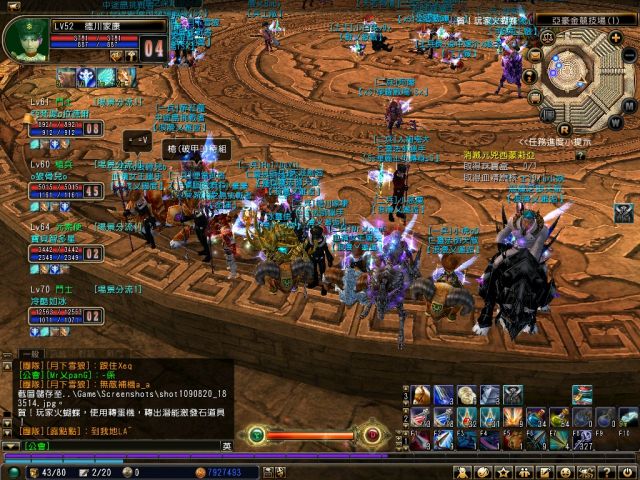The image size is (640, 480).
Task: Click the R button below the minimap
Action: coord(565,128)
